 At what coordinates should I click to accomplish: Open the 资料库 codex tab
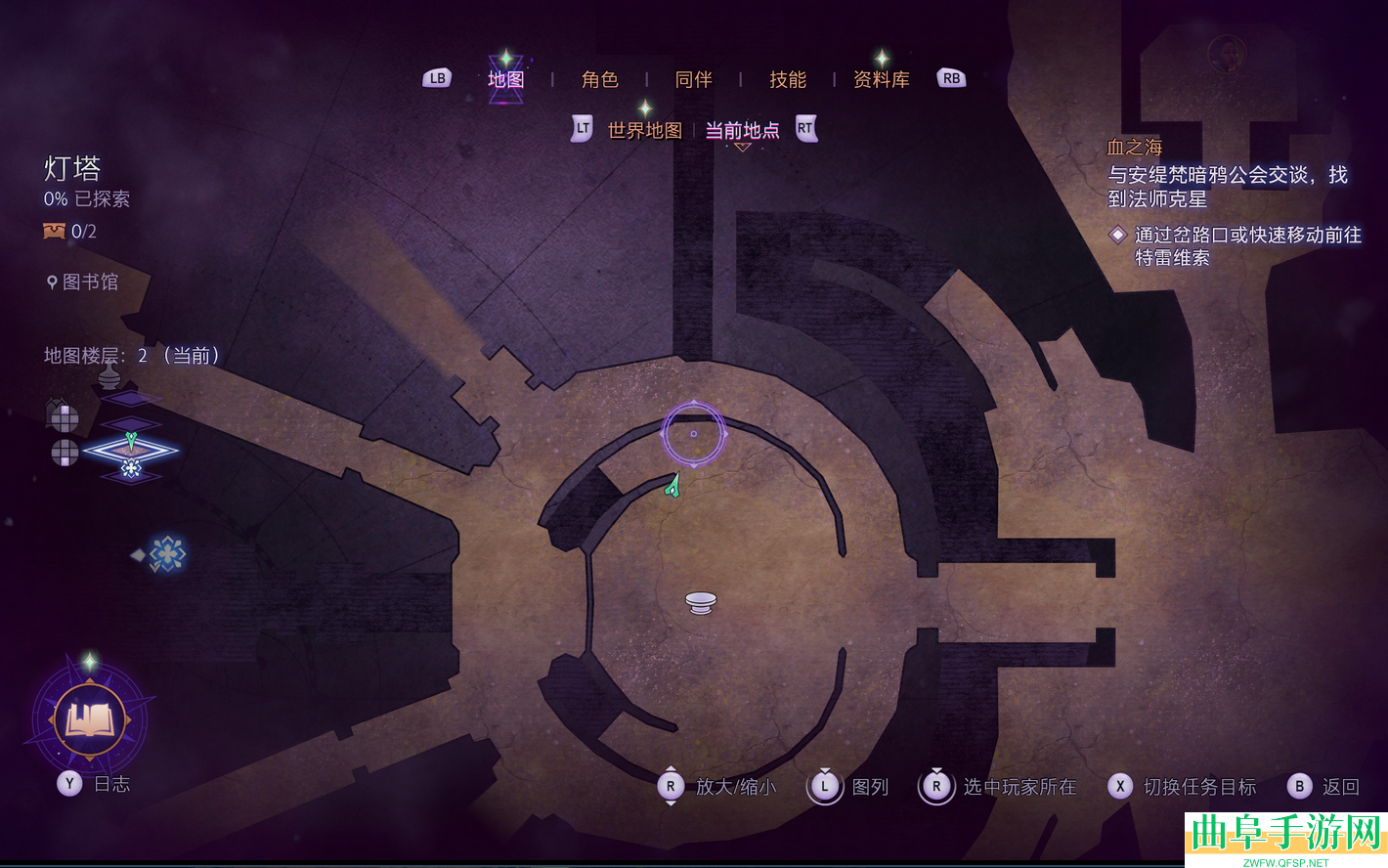tap(881, 79)
